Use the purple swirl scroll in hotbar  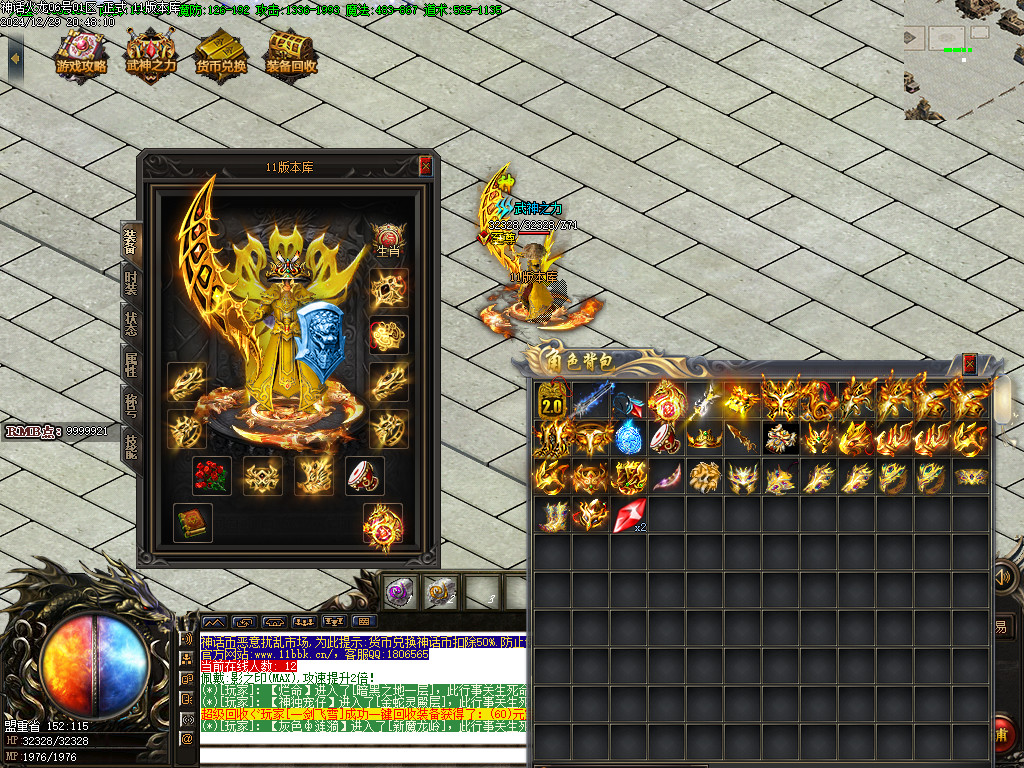401,592
